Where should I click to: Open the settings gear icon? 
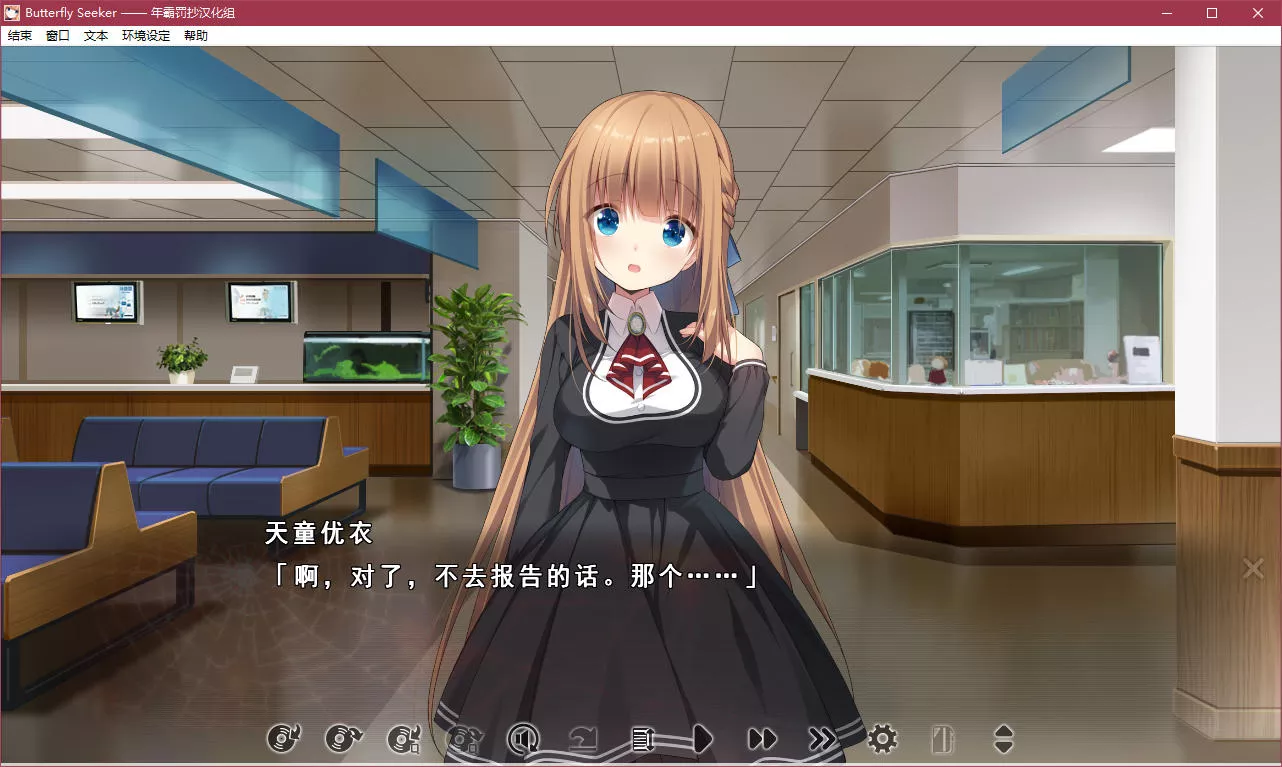(882, 740)
